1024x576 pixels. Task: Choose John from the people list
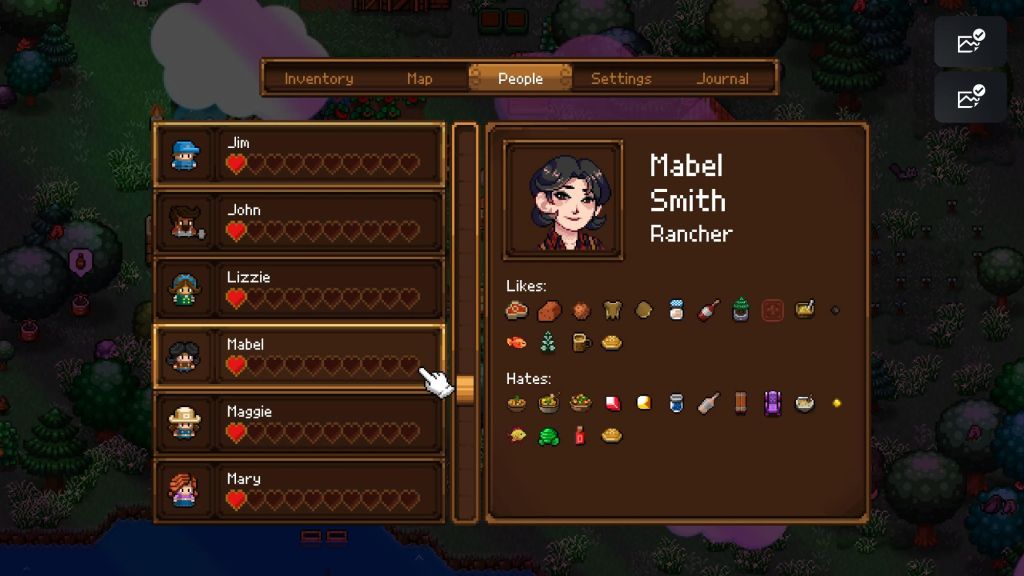pos(298,222)
